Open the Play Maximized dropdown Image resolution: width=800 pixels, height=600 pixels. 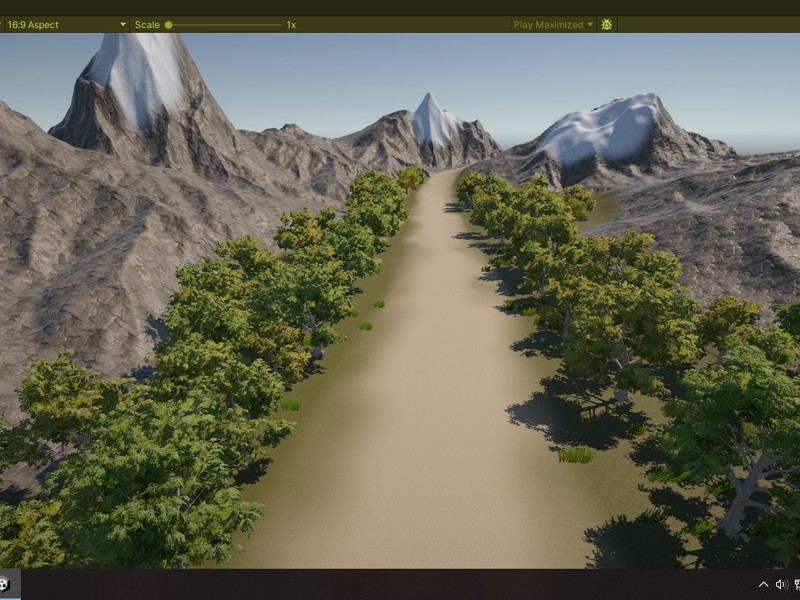(x=552, y=24)
